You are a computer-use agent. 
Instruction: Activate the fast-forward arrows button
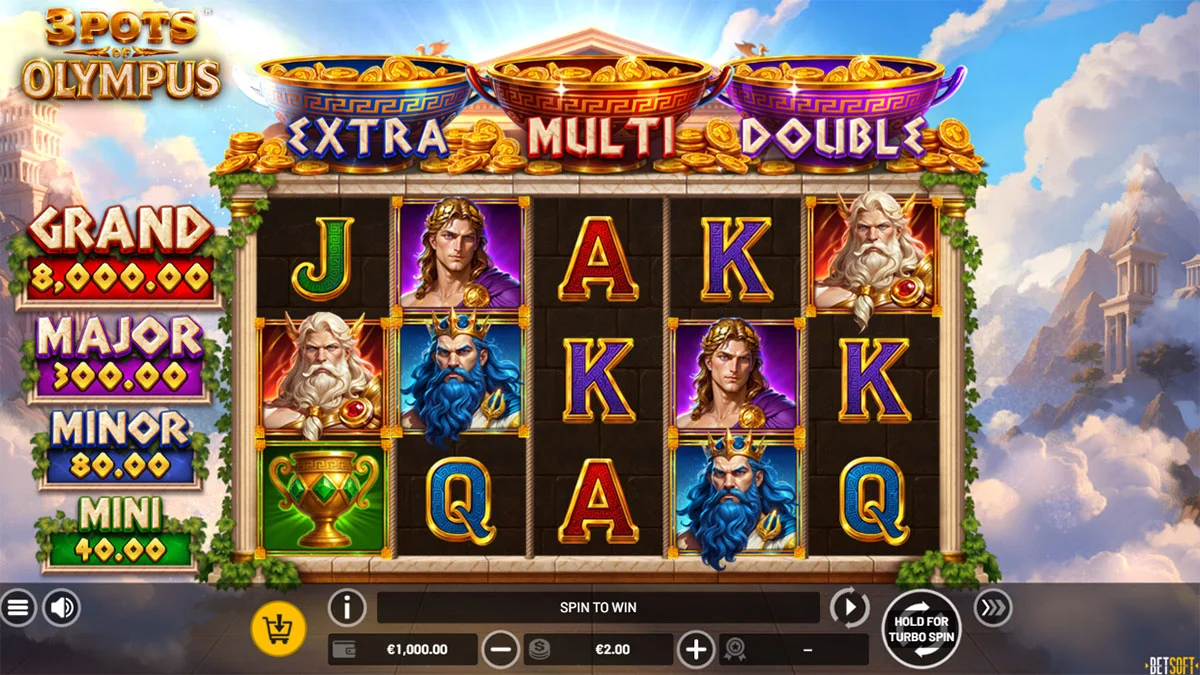(x=992, y=607)
